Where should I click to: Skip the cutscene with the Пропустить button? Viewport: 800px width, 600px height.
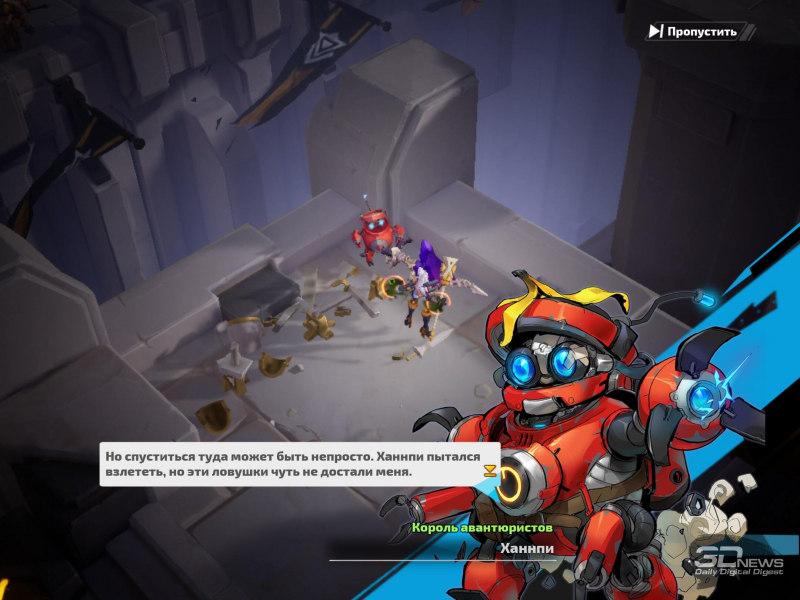(693, 31)
